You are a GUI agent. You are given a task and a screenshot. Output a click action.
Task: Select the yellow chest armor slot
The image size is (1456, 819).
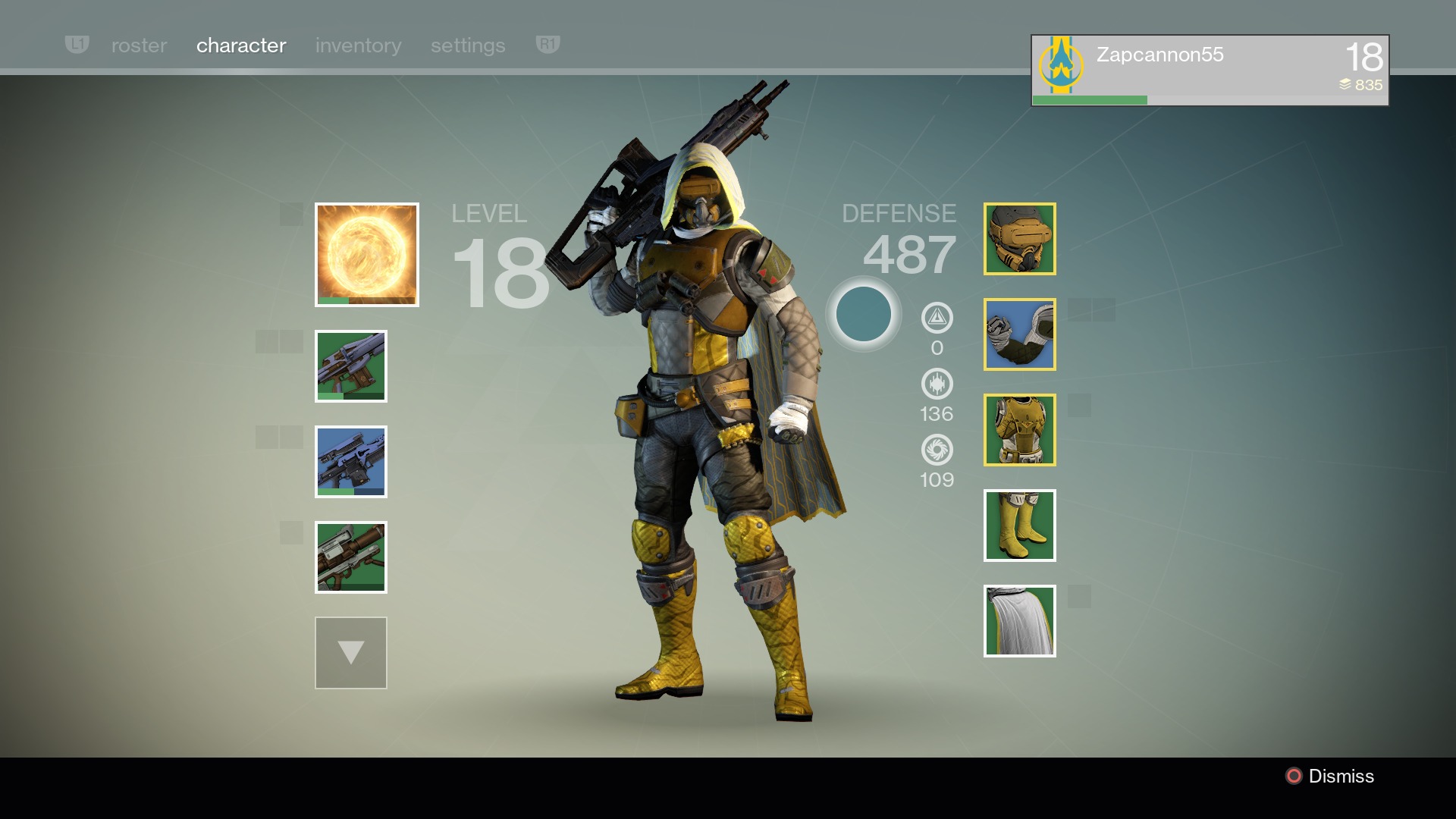(1020, 430)
